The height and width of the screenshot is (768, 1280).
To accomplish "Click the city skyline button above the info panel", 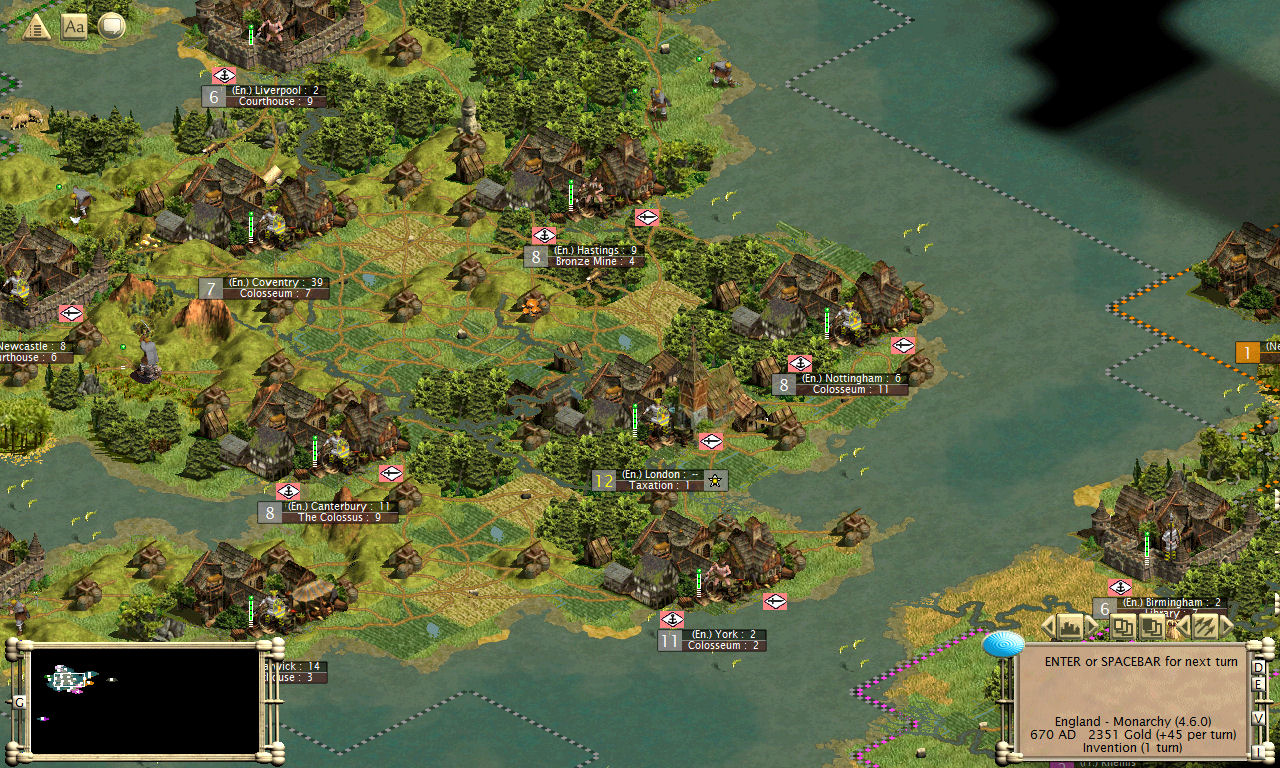I will click(x=1071, y=627).
